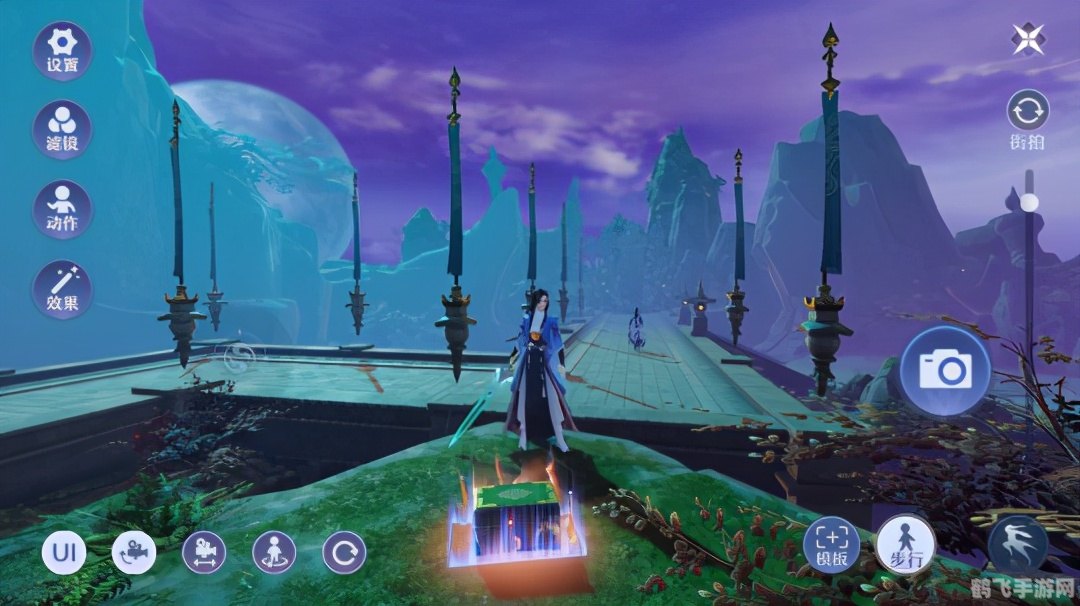Click the vertical zoom slider handle
Image resolution: width=1080 pixels, height=606 pixels.
point(1028,203)
